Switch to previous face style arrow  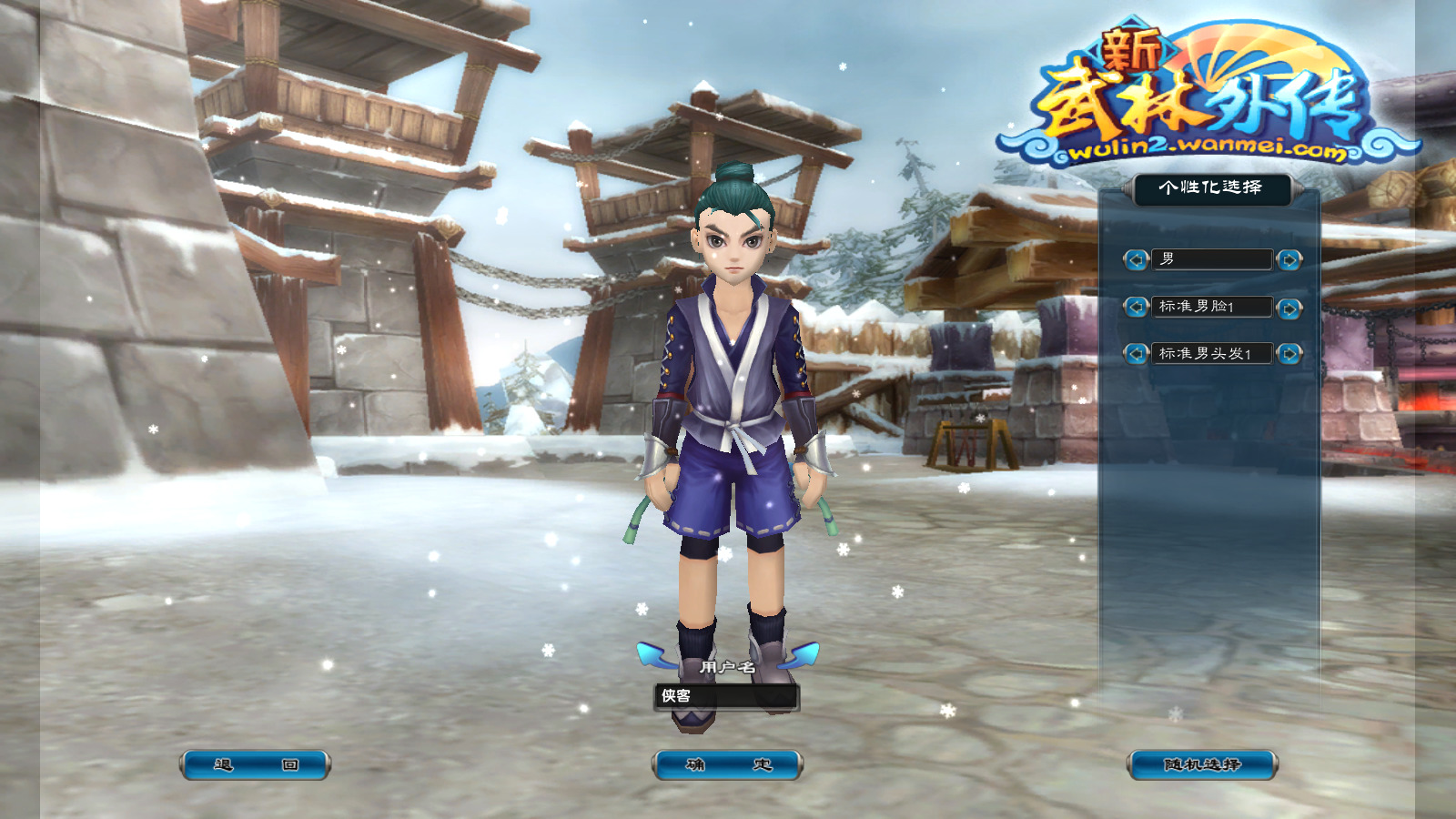click(x=1136, y=308)
